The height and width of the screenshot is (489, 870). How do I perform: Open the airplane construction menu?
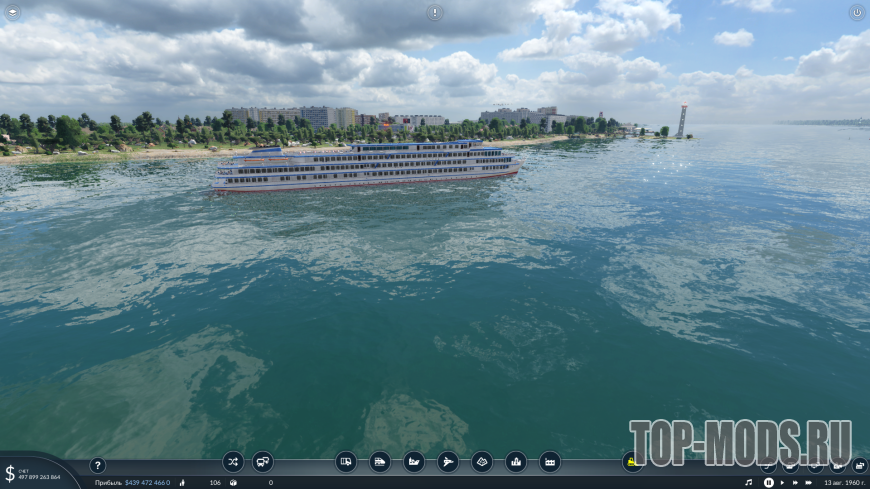pos(448,462)
